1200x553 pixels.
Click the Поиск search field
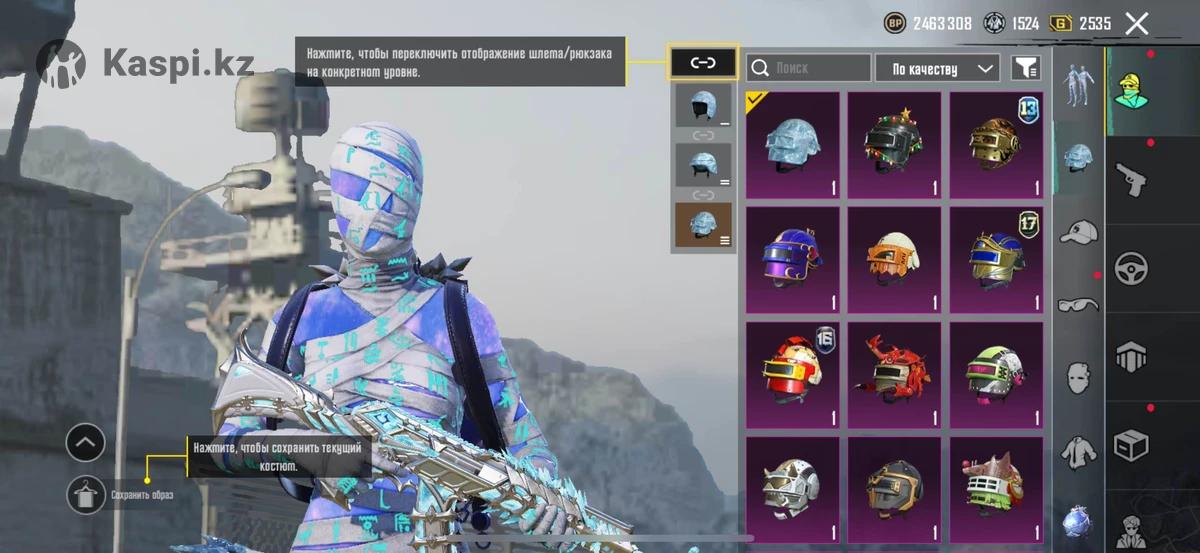pyautogui.click(x=809, y=68)
